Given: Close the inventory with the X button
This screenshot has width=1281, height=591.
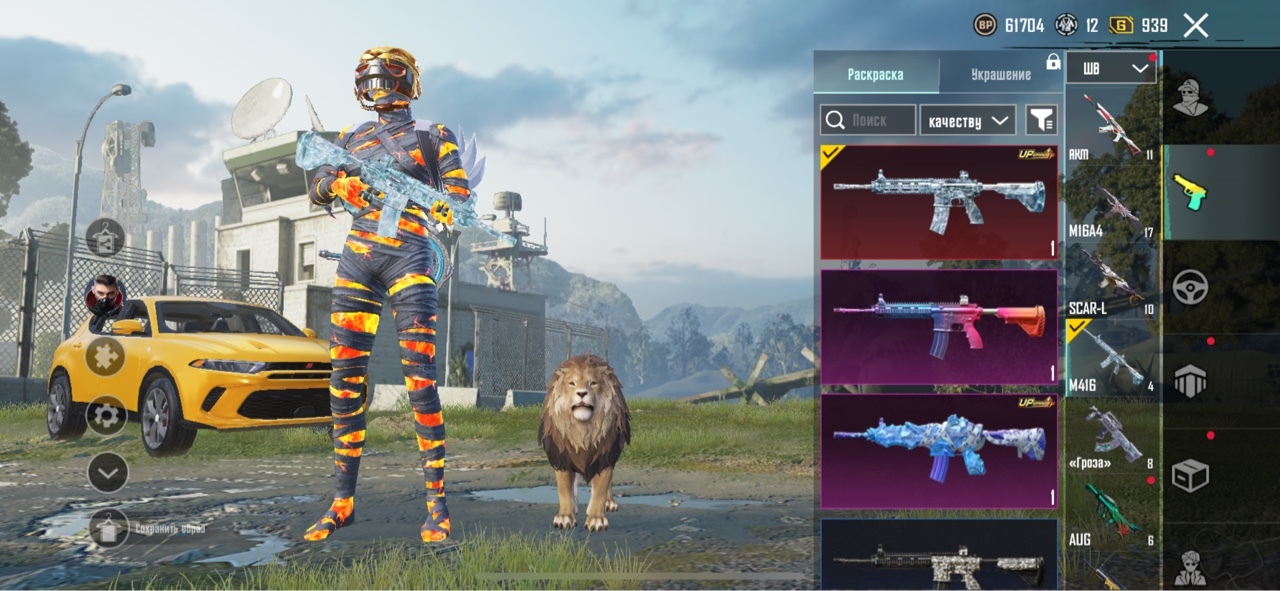Looking at the screenshot, I should point(1196,25).
